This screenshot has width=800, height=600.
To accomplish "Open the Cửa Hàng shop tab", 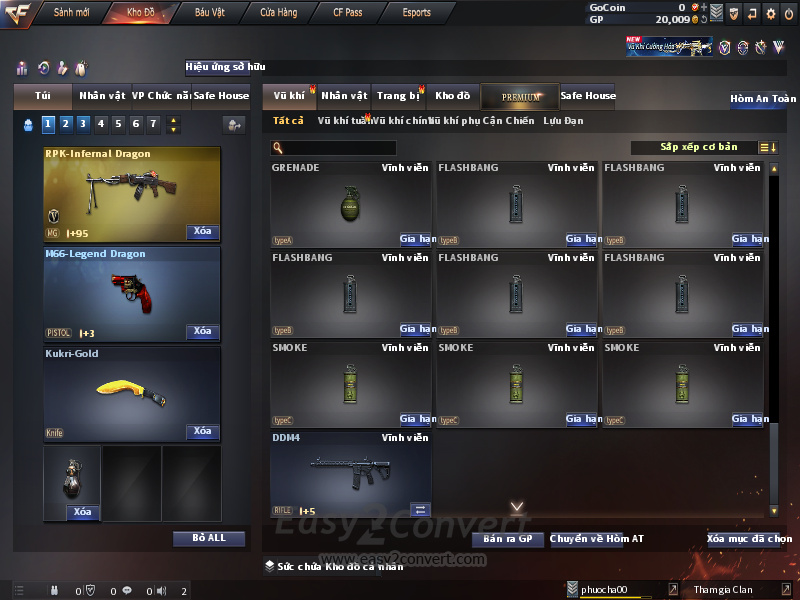I will [x=278, y=13].
